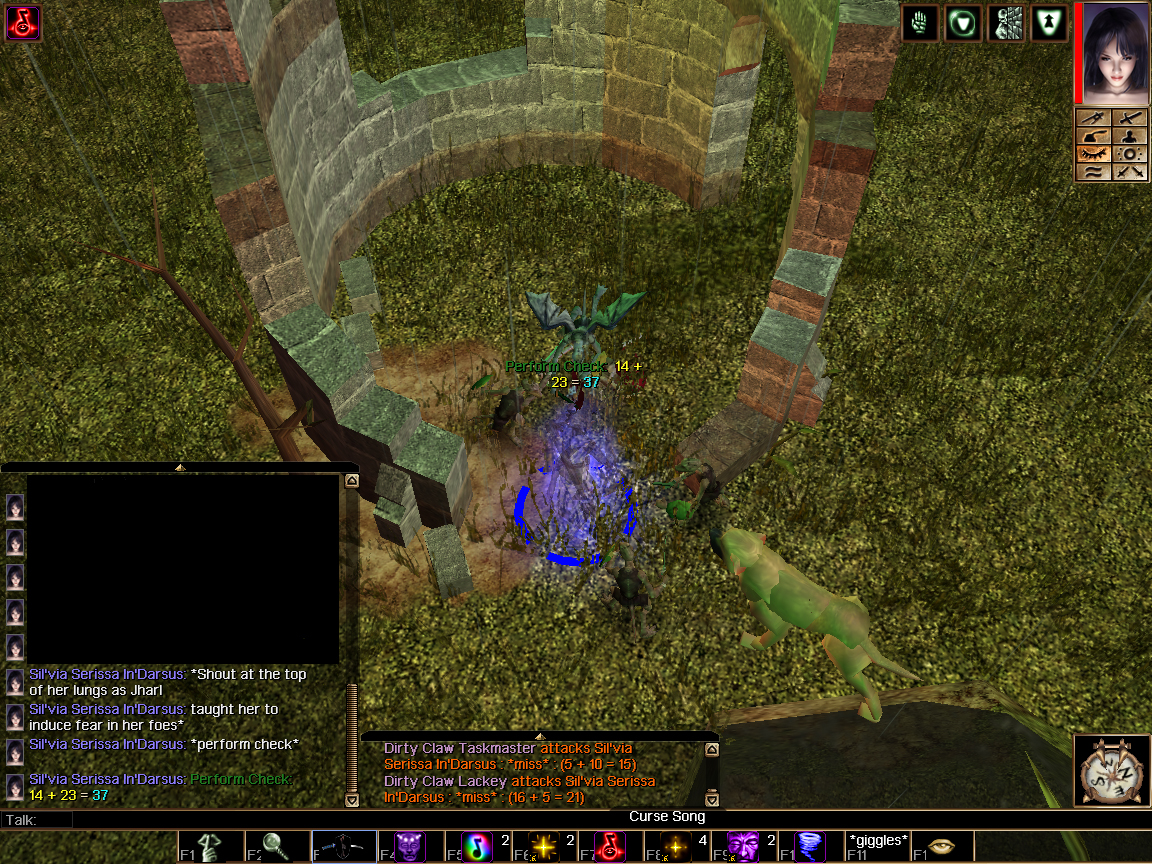Click the green glowing hand effect icon
The height and width of the screenshot is (864, 1152).
coord(920,23)
